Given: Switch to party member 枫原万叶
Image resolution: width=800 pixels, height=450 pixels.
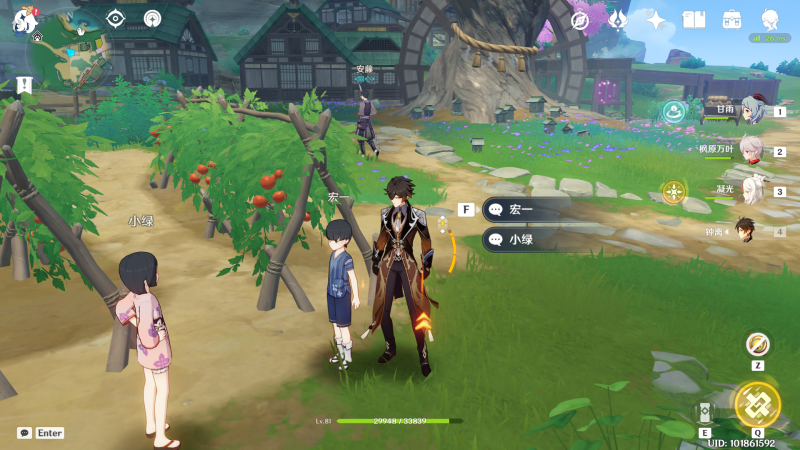Looking at the screenshot, I should pyautogui.click(x=752, y=151).
